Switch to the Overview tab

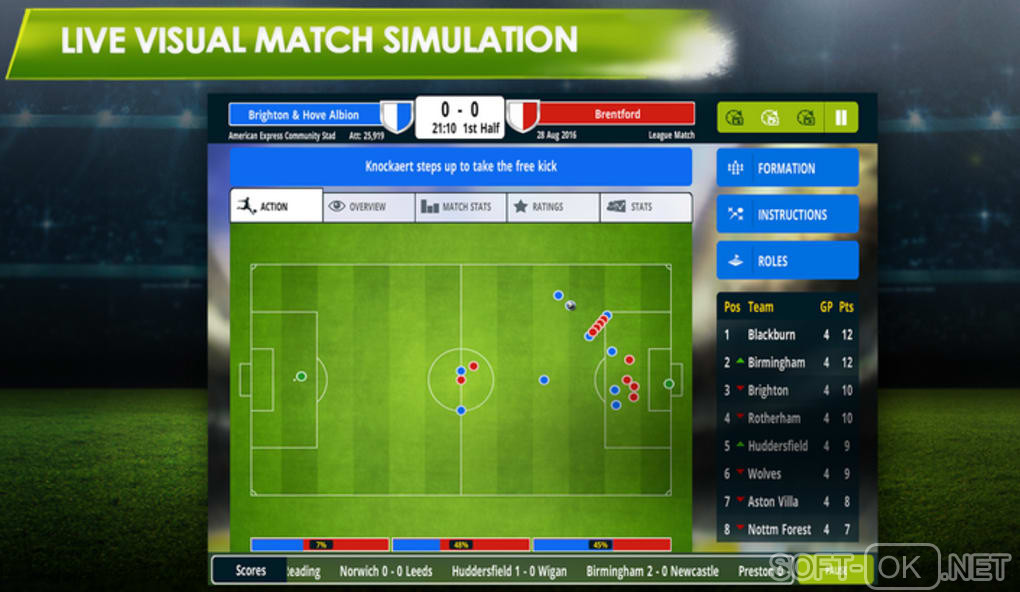(368, 207)
